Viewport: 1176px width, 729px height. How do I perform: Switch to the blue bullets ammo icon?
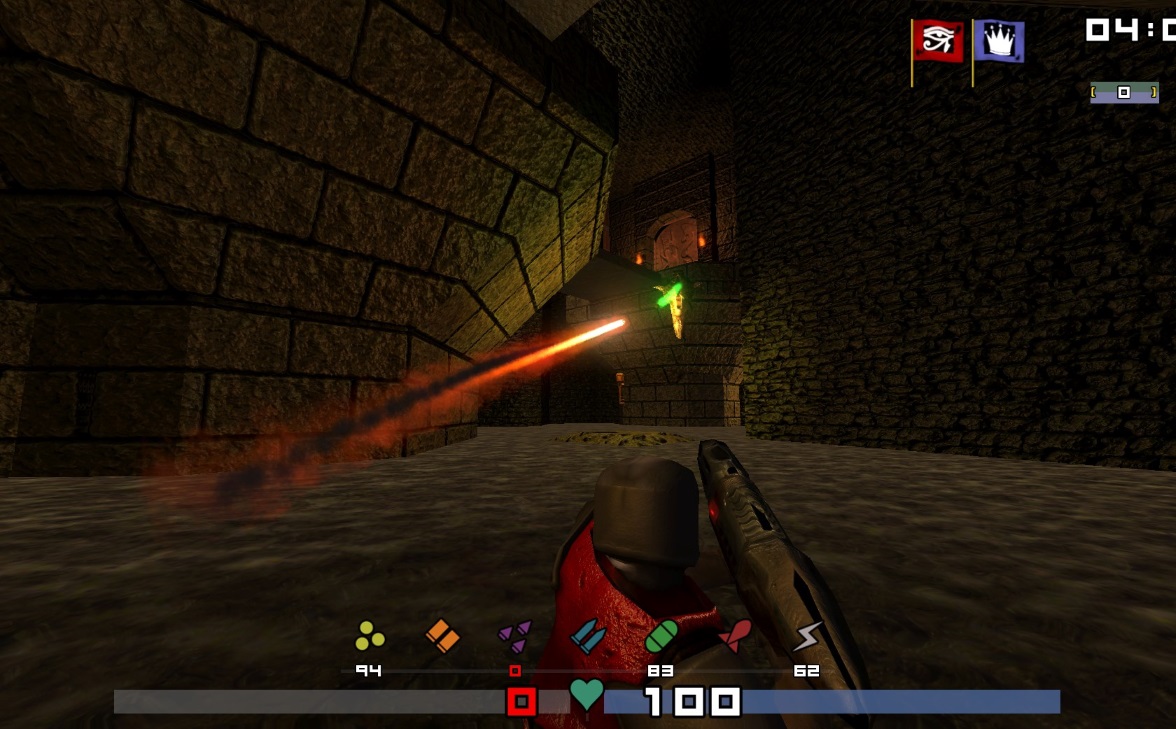pyautogui.click(x=588, y=635)
